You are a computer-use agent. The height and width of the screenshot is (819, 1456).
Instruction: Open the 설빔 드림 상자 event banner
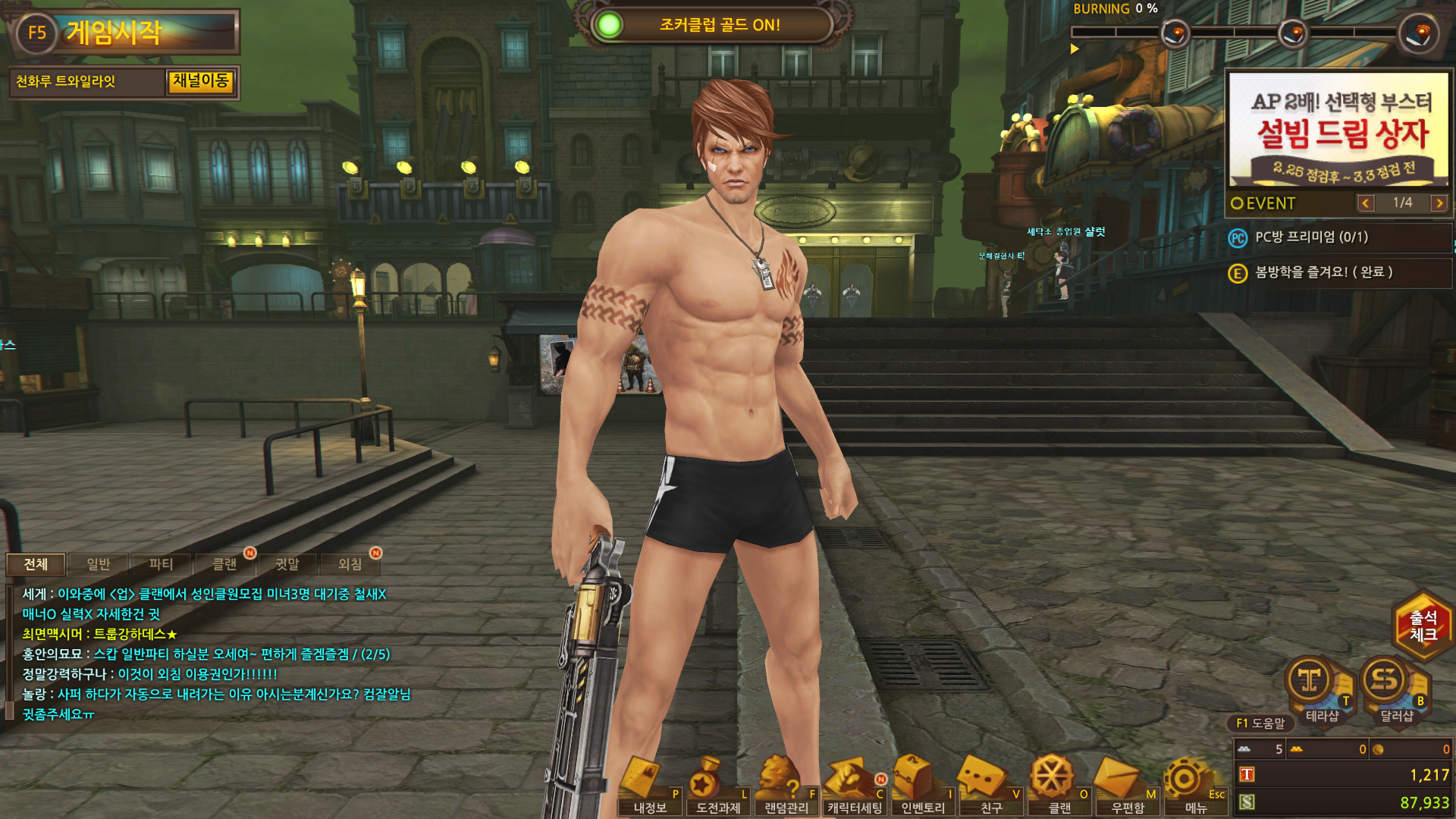tap(1338, 130)
